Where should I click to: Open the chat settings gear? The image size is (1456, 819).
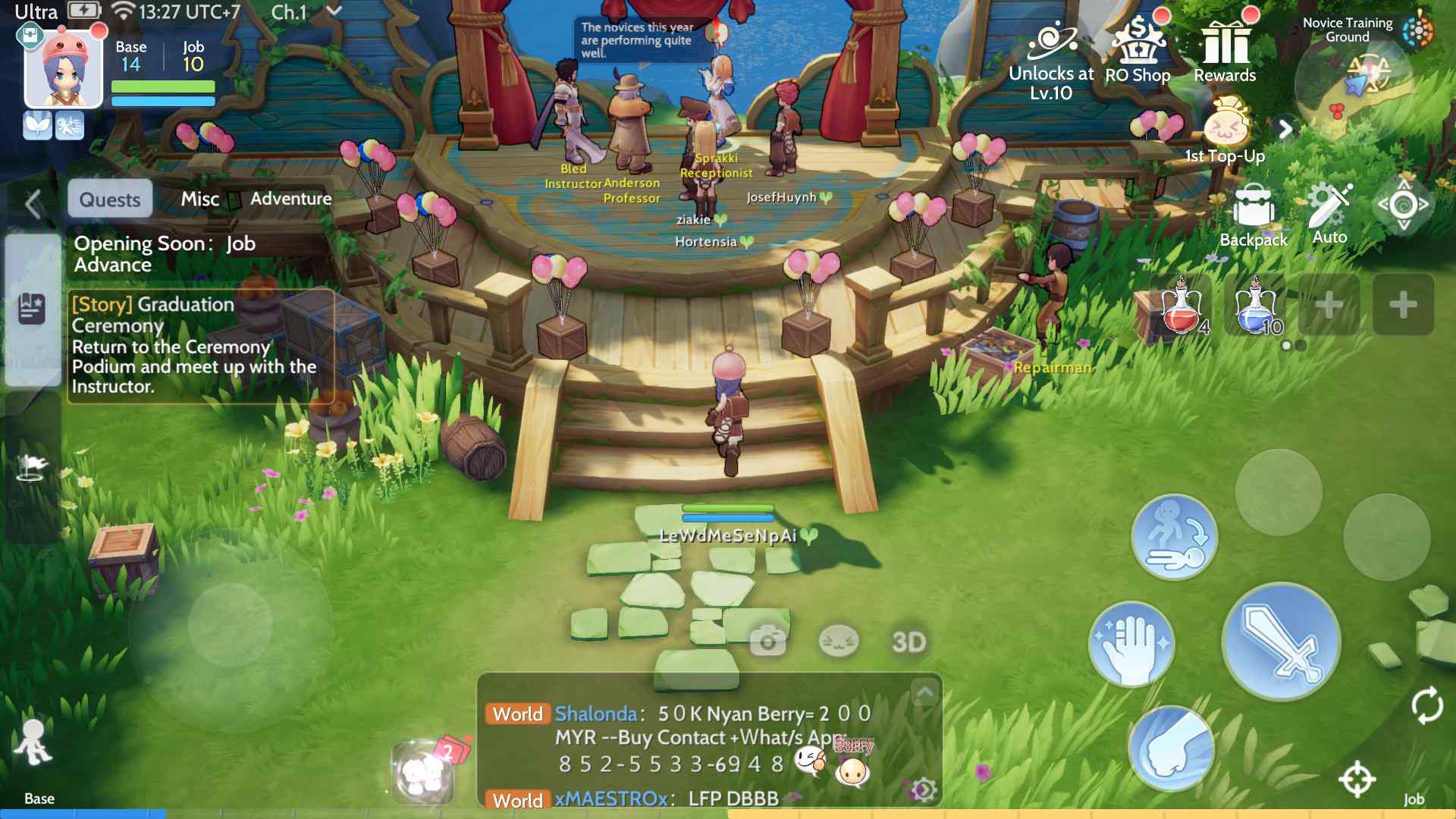click(924, 790)
